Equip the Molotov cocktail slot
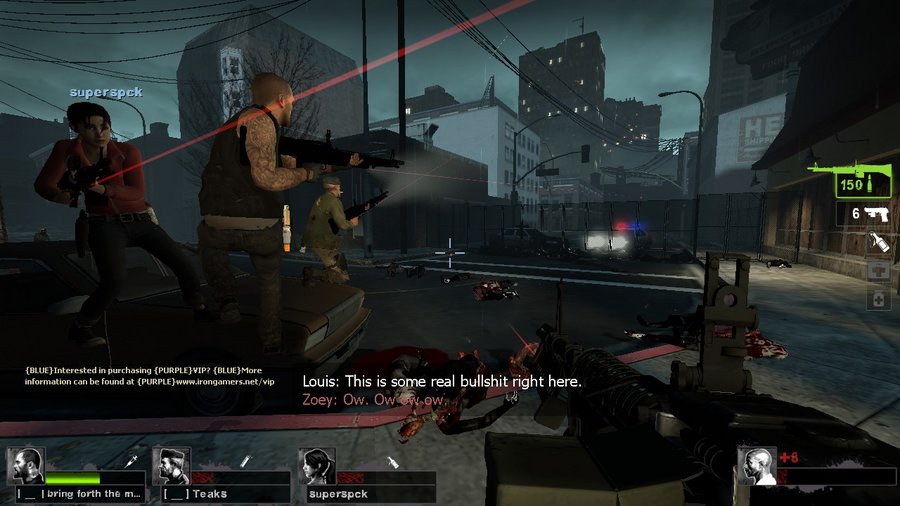Viewport: 900px width, 506px height. [878, 243]
